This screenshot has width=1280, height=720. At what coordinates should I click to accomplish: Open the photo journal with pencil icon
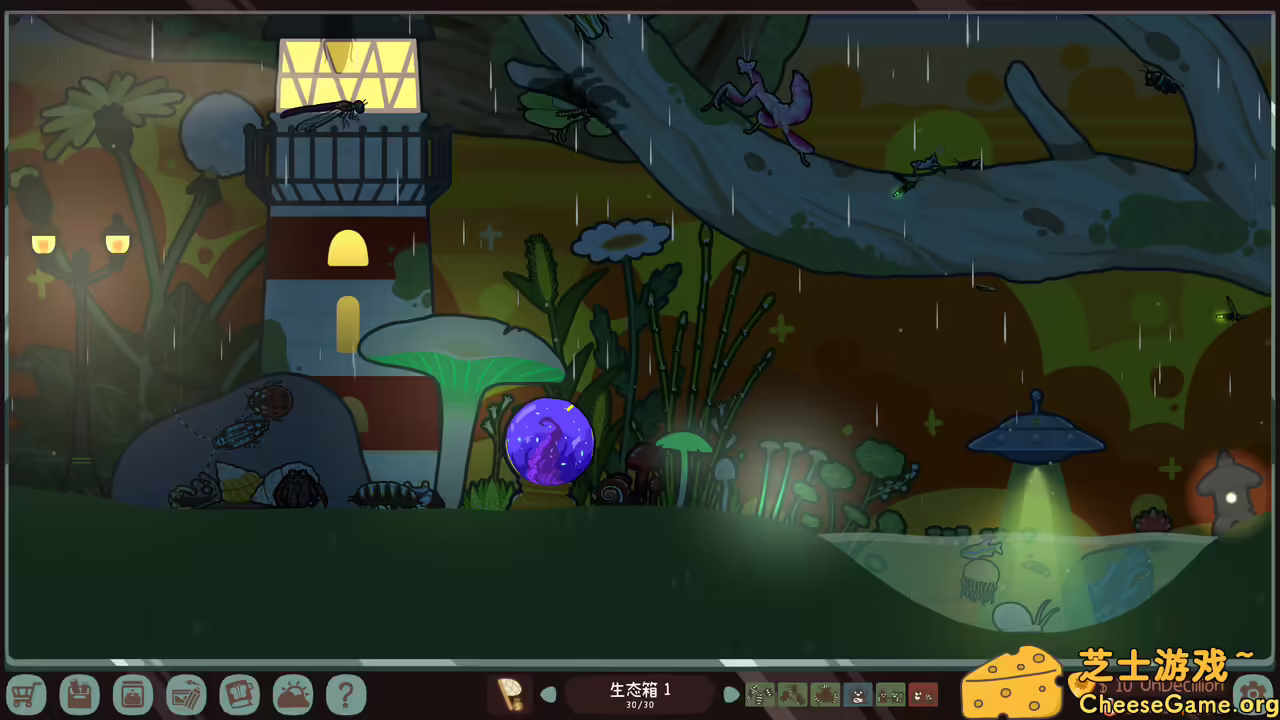click(186, 694)
